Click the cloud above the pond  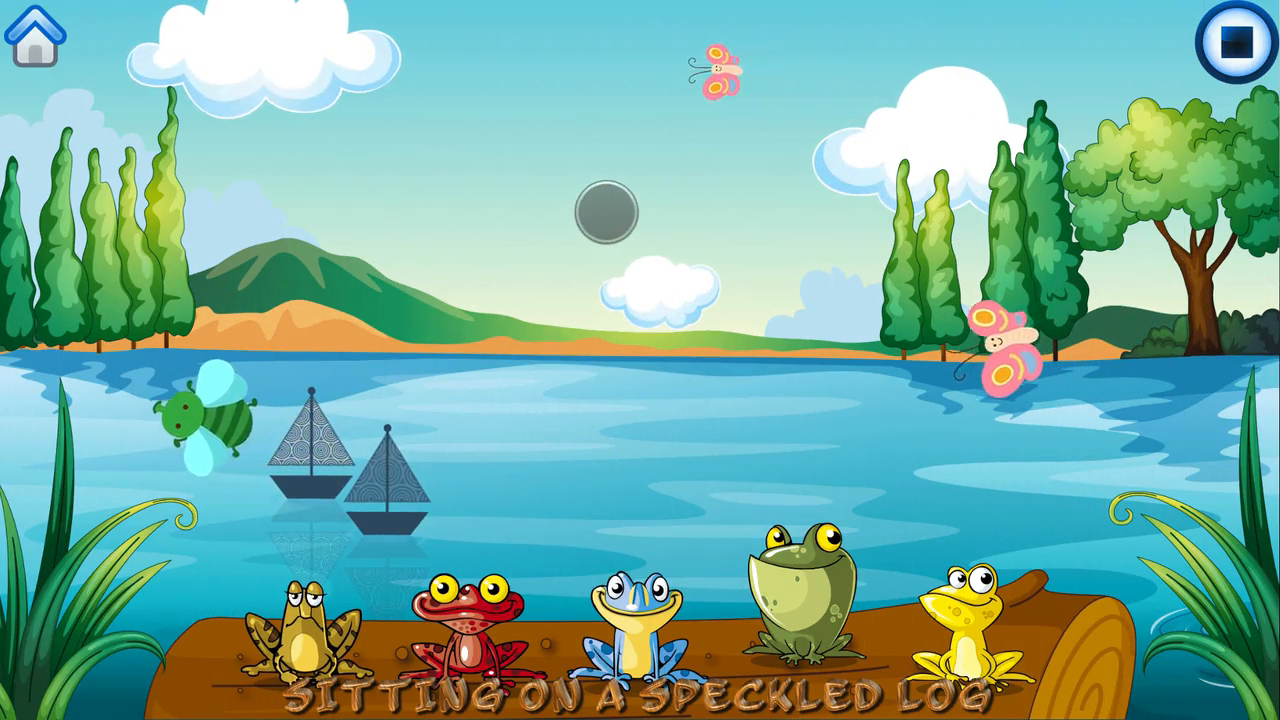(660, 290)
